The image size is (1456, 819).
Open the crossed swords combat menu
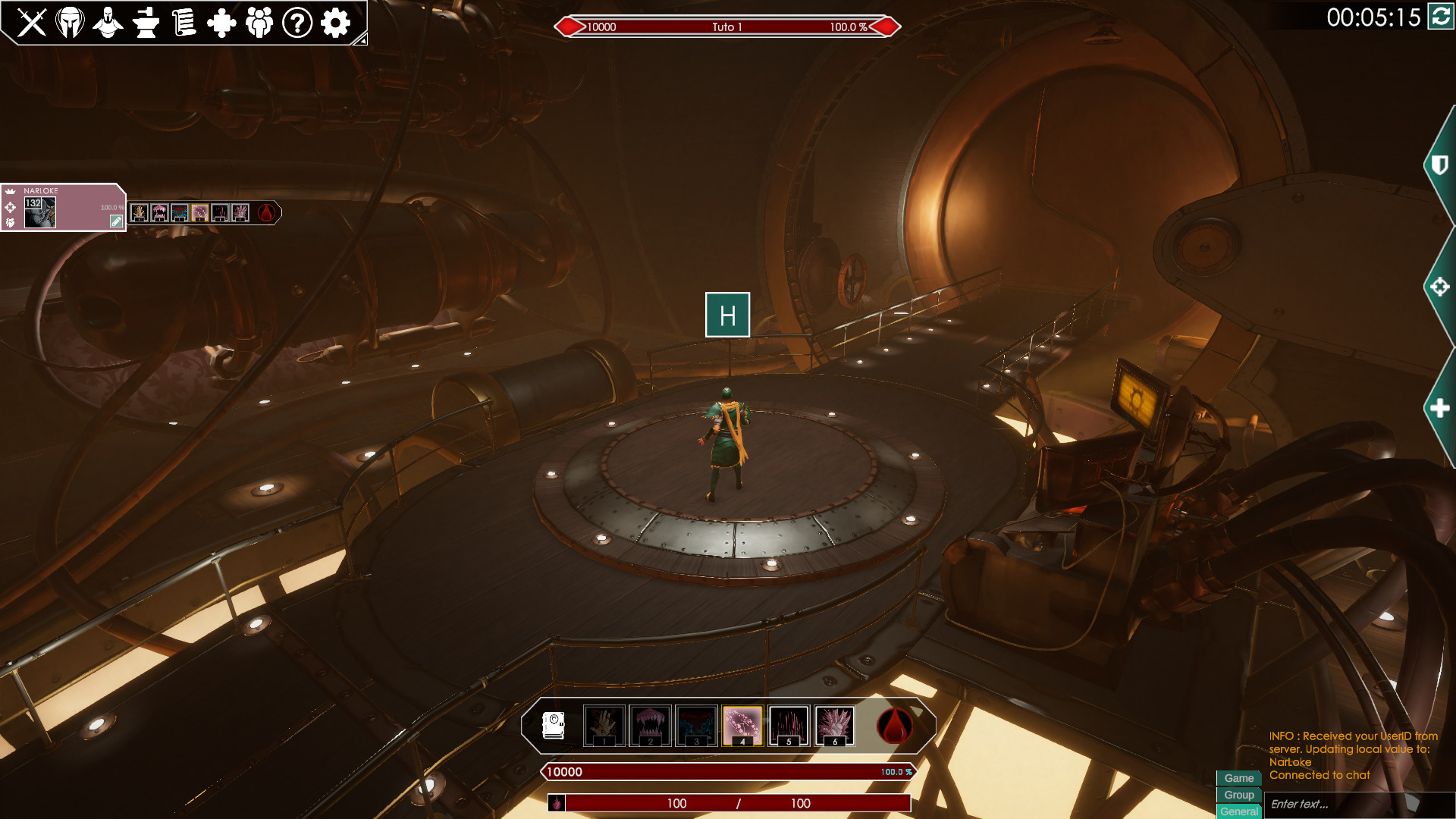coord(32,23)
